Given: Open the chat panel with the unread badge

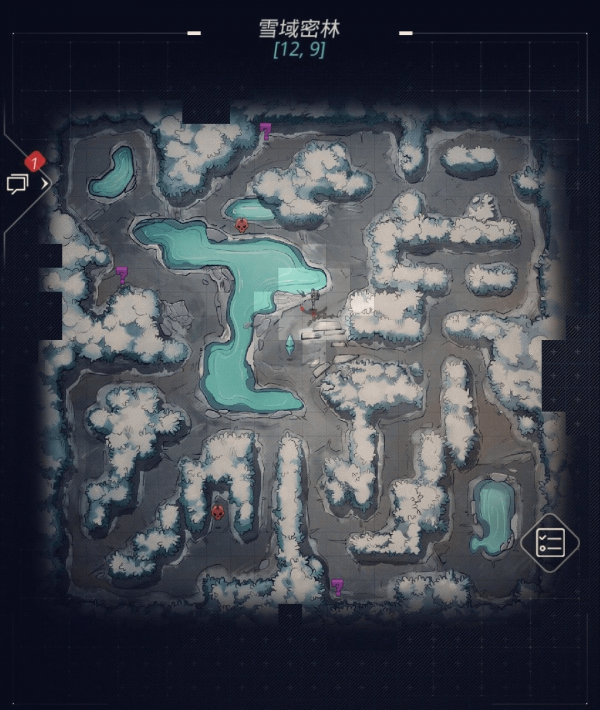Looking at the screenshot, I should coord(21,182).
